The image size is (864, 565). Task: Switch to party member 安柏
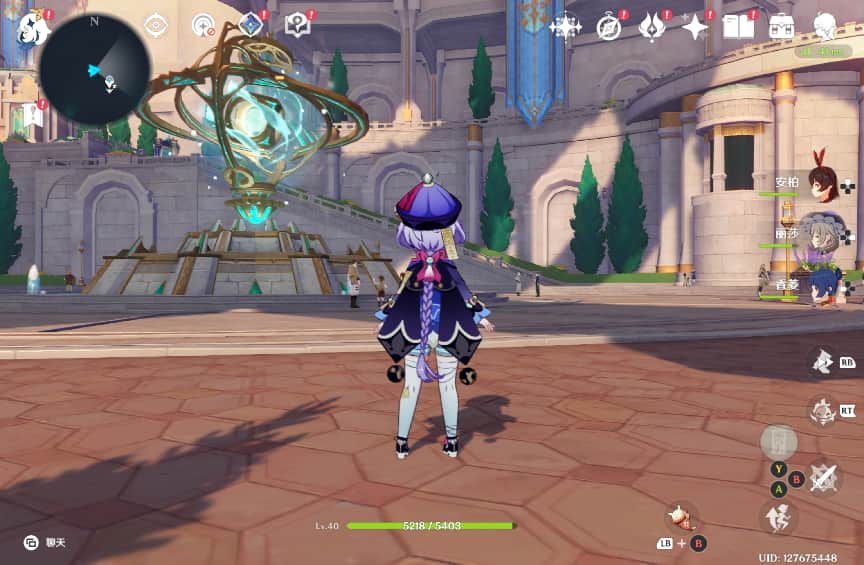(x=821, y=183)
